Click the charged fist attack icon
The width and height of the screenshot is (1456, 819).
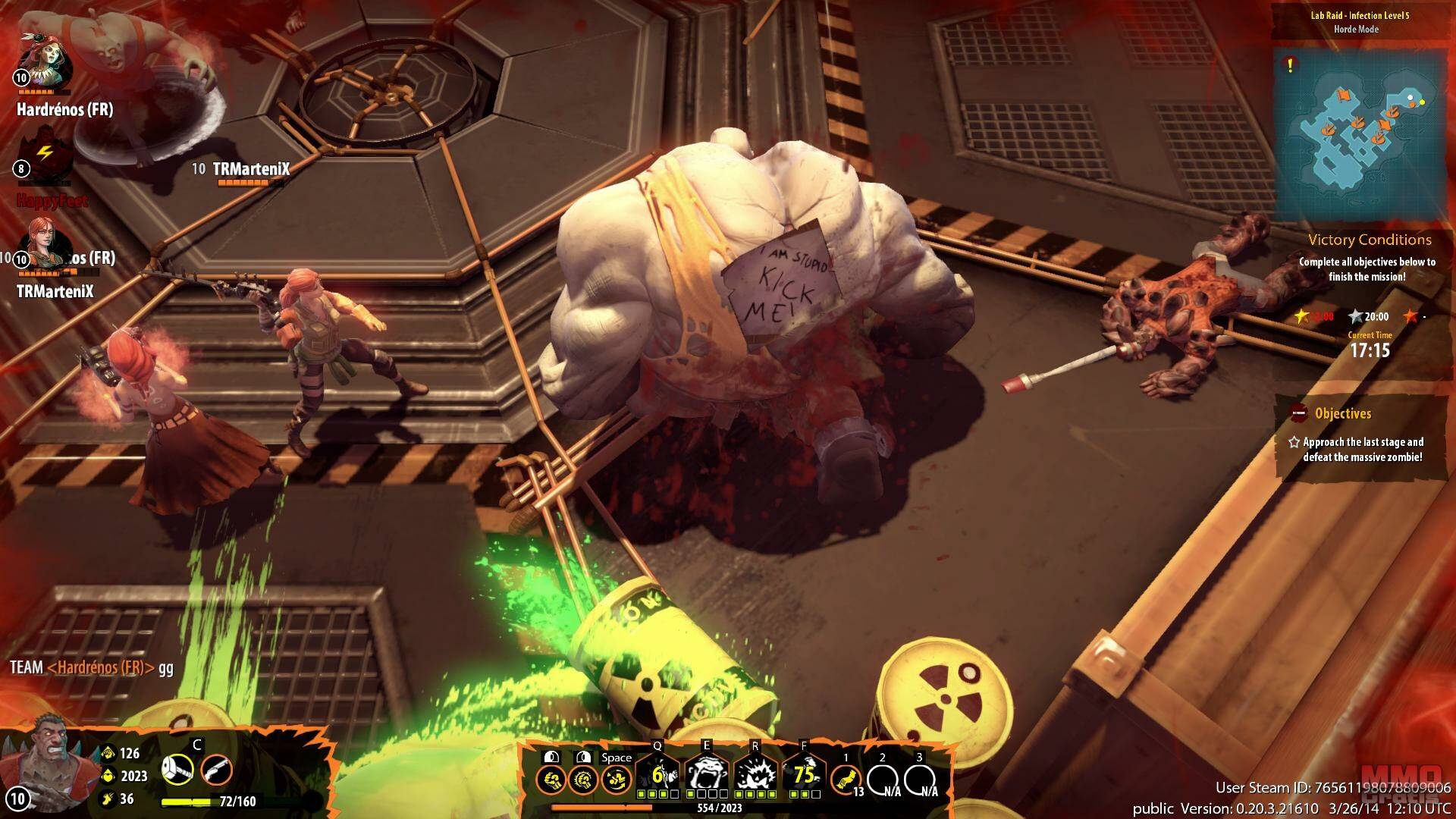coord(582,780)
